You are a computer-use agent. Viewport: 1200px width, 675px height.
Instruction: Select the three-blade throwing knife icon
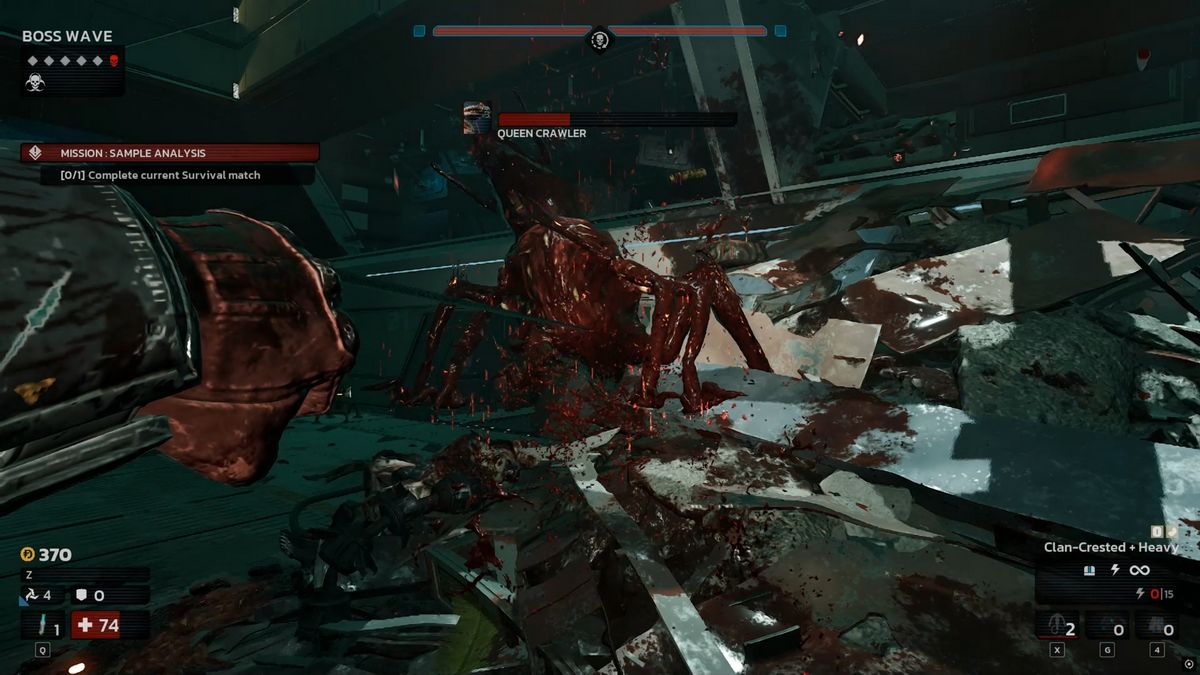[x=29, y=595]
